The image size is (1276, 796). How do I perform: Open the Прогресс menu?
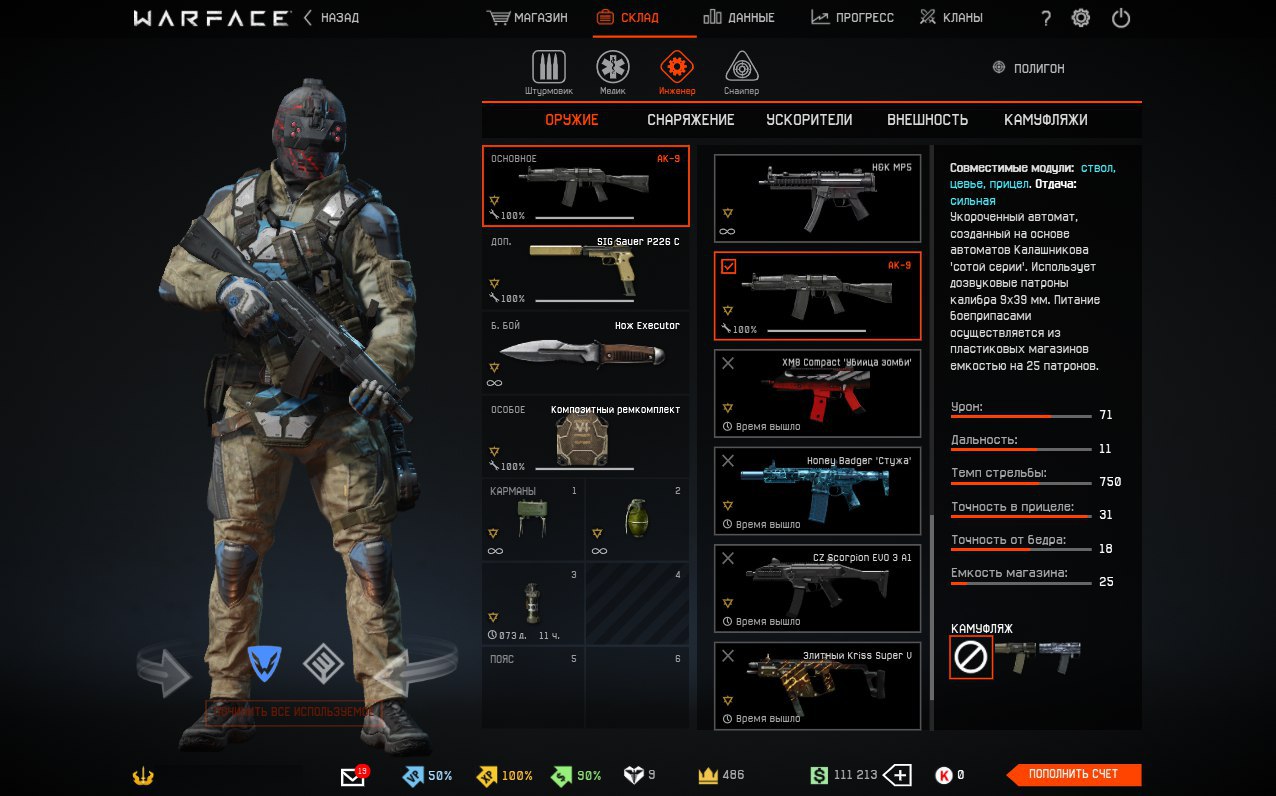852,18
